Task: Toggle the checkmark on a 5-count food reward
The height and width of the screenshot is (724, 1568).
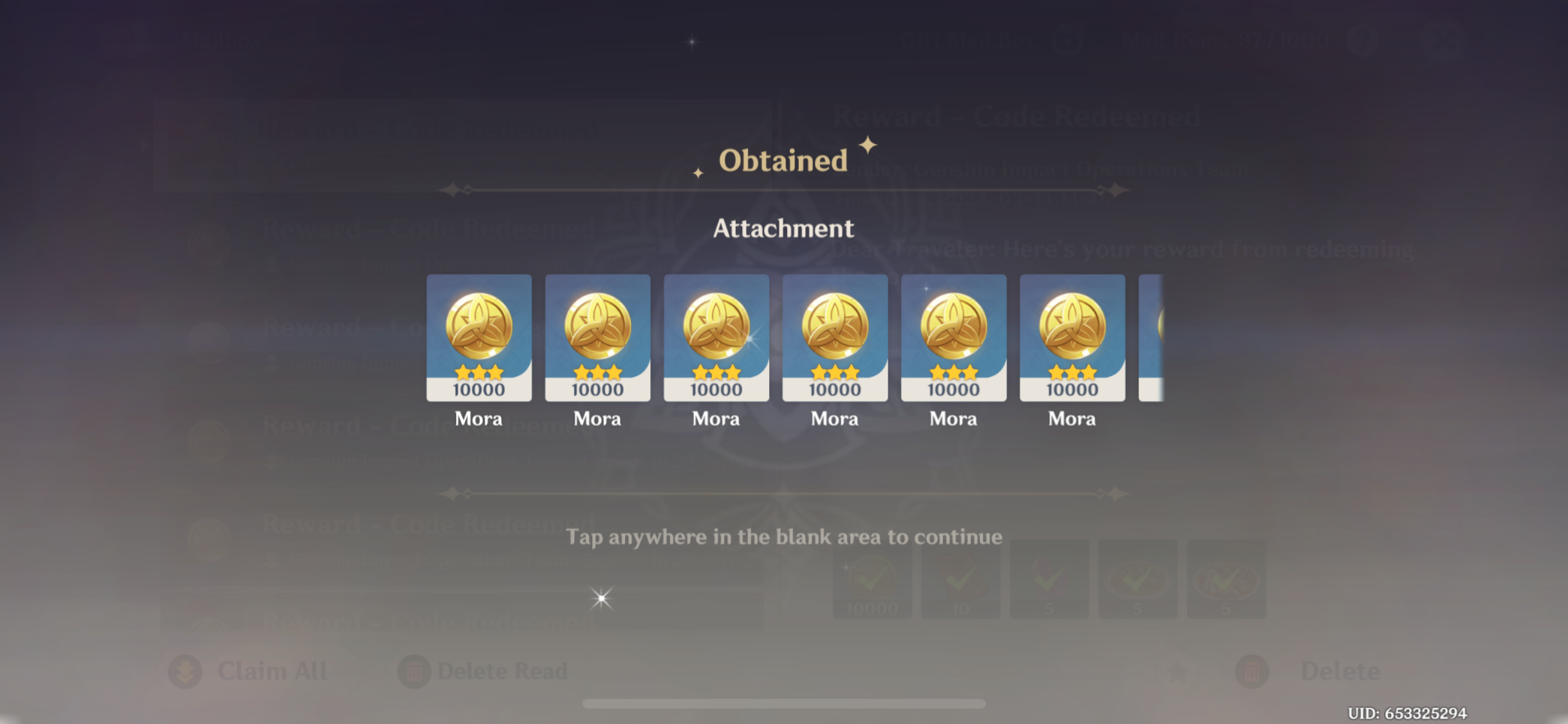Action: pyautogui.click(x=1138, y=578)
